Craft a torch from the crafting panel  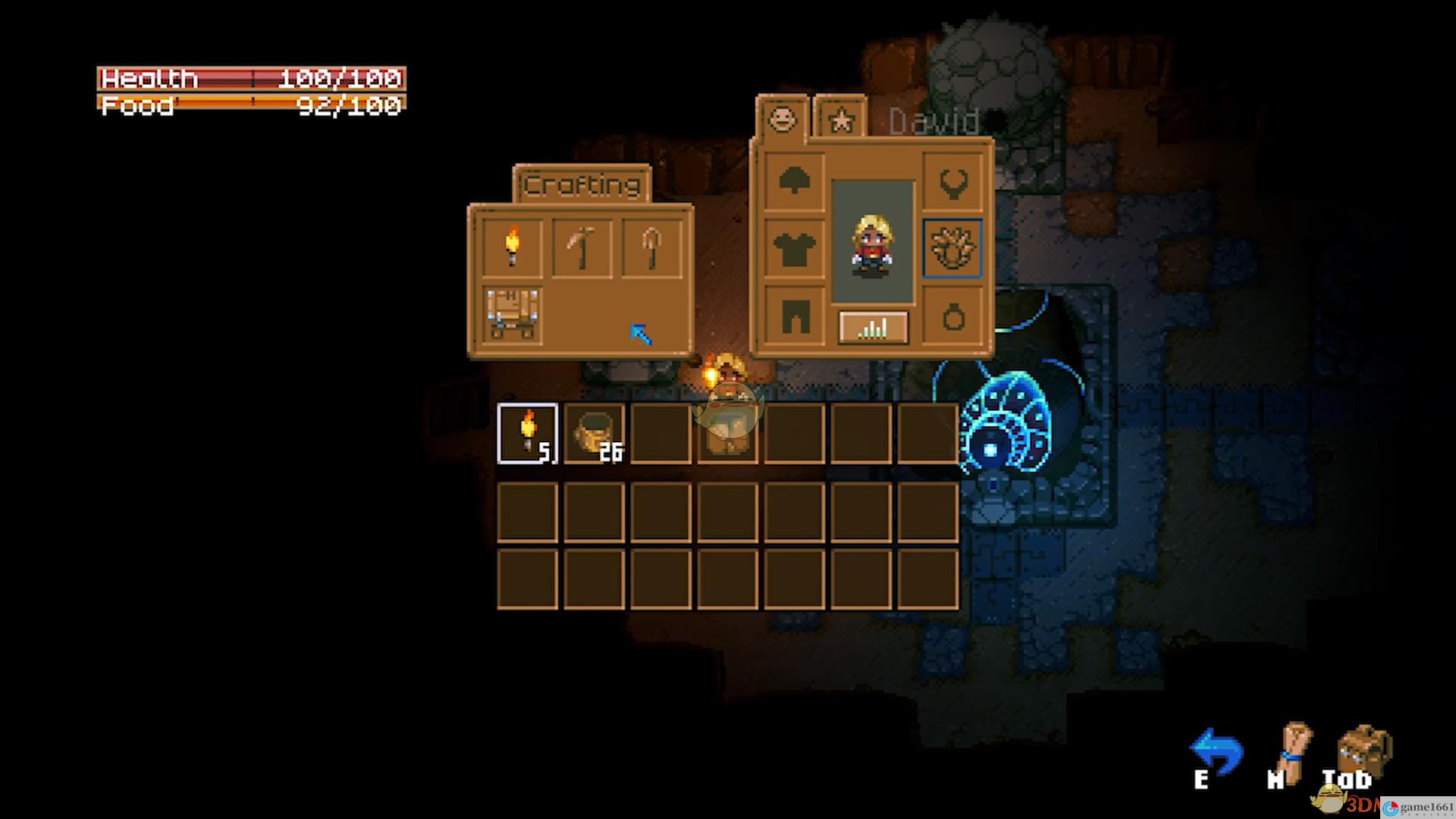[513, 247]
